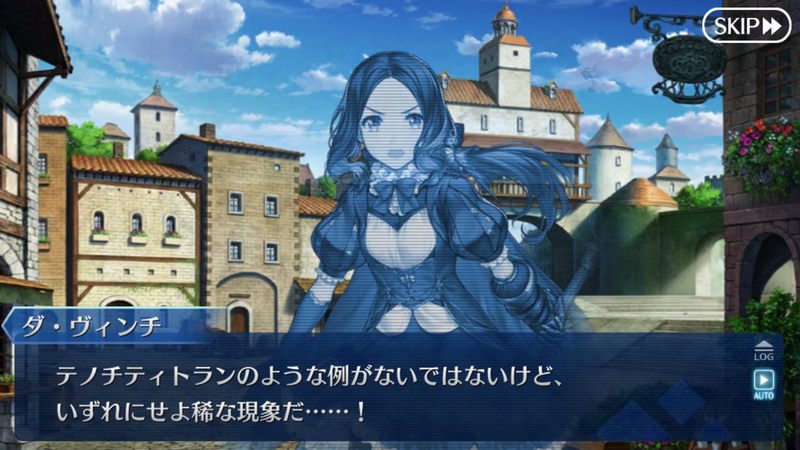Skip the story dialogue scene
The image size is (800, 450).
coord(746,25)
